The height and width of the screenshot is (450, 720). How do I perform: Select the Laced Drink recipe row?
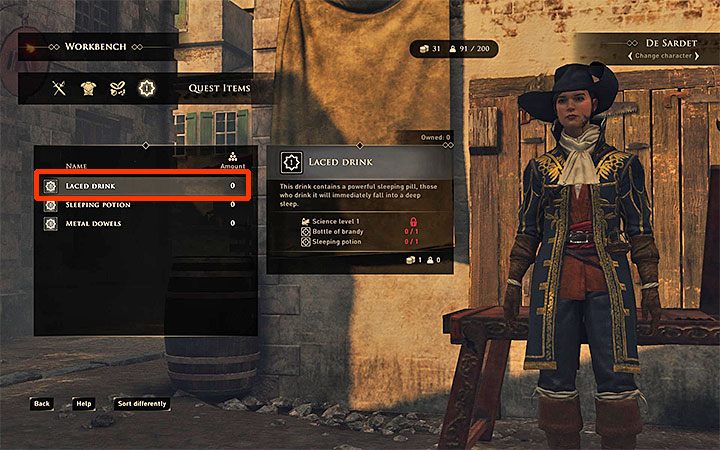click(x=140, y=186)
